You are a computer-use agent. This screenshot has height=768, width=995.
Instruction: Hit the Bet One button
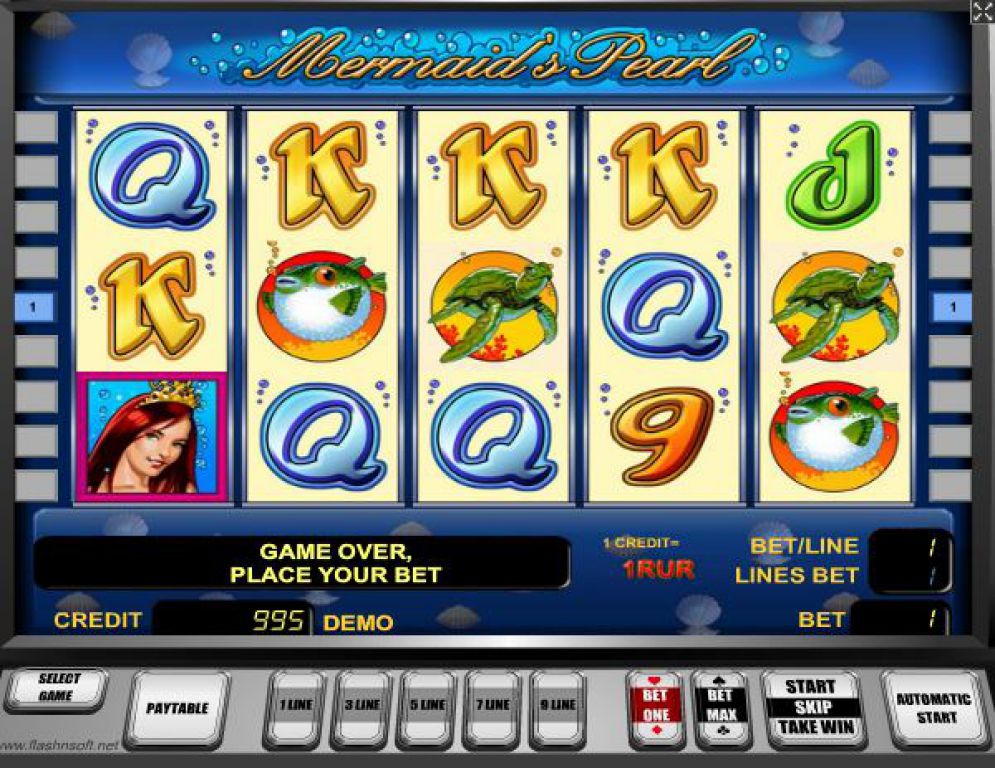(x=655, y=706)
